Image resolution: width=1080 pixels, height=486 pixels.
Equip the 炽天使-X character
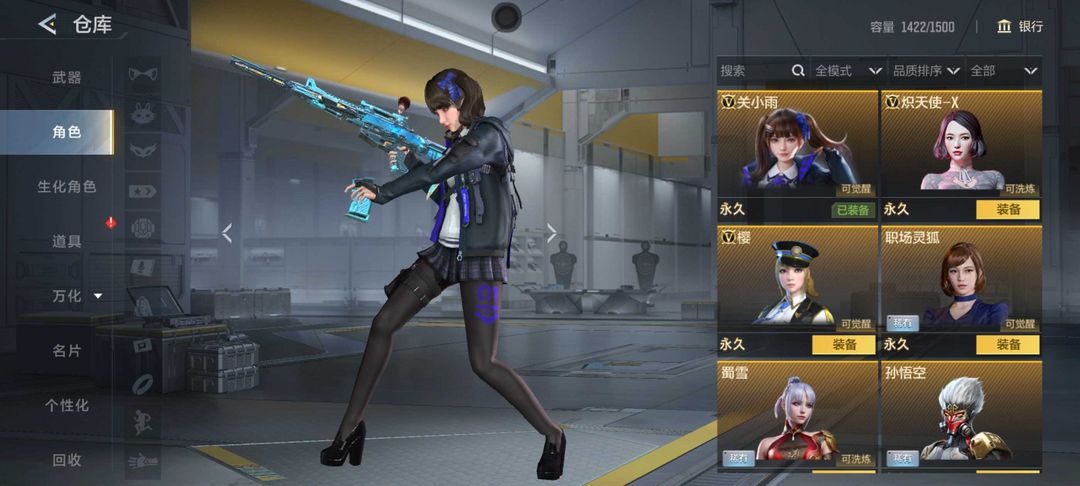point(1007,210)
